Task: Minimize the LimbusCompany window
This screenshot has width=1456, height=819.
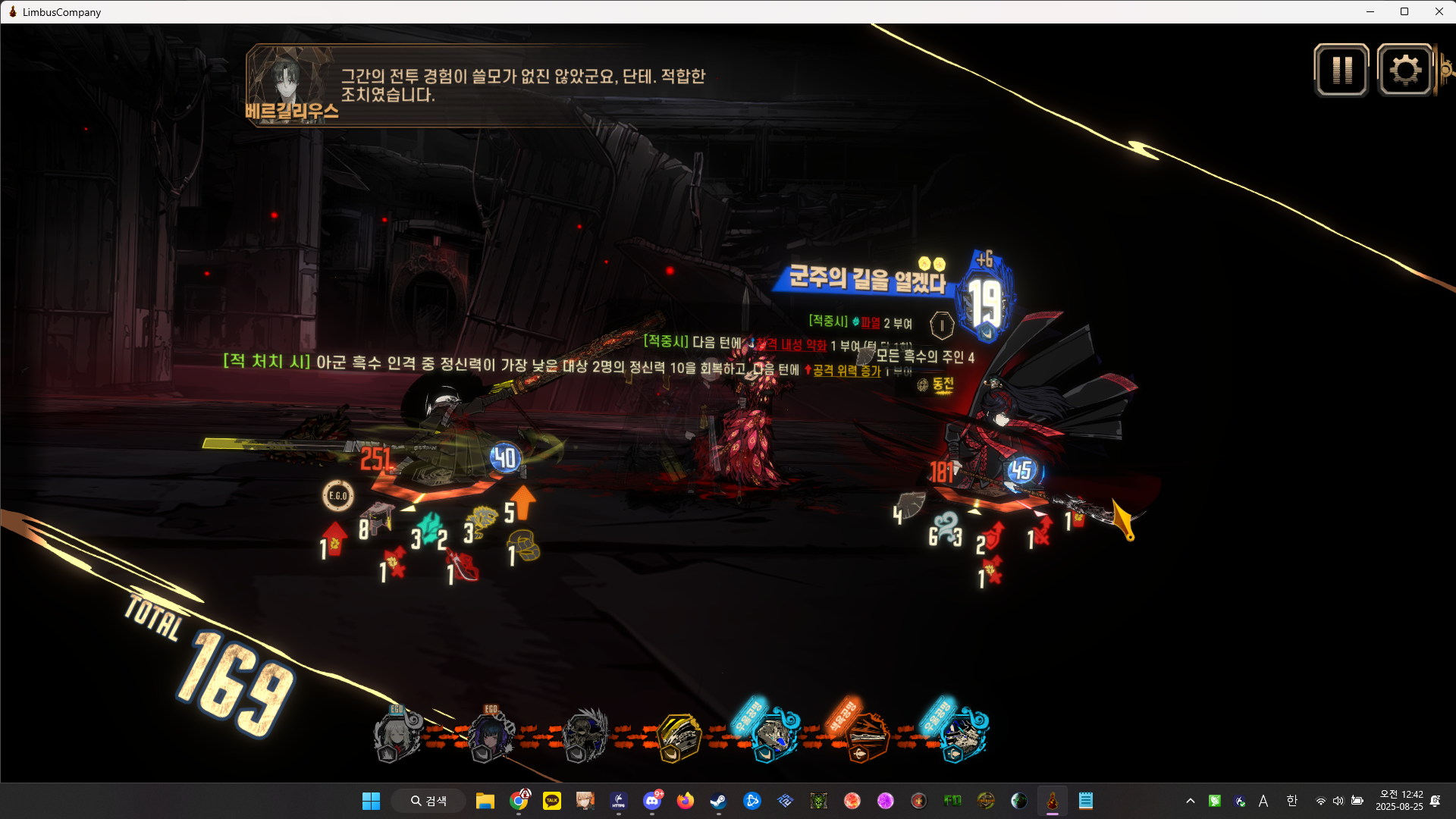Action: [1370, 11]
